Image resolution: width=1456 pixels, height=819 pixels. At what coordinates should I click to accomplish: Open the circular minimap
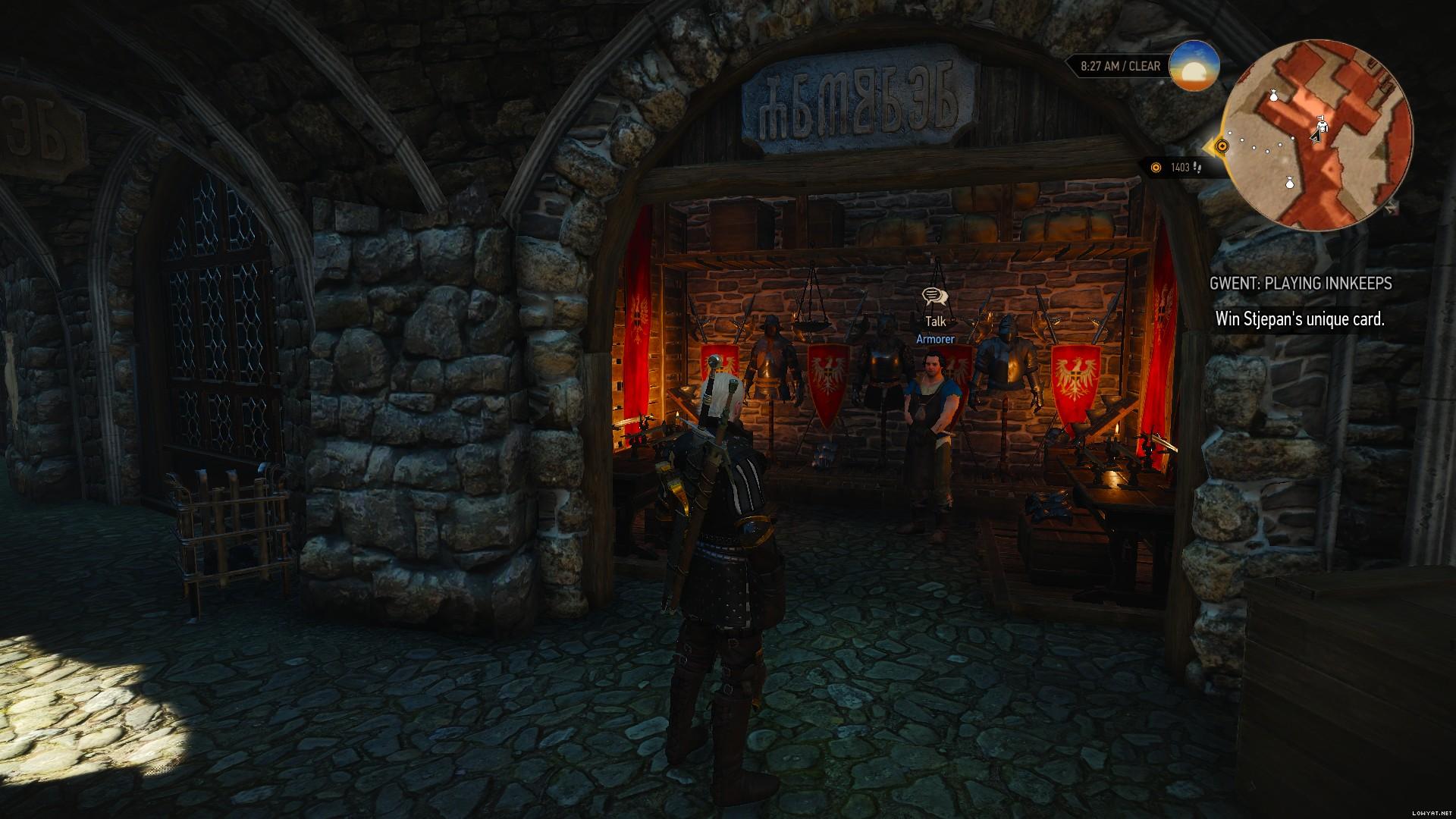coord(1317,133)
